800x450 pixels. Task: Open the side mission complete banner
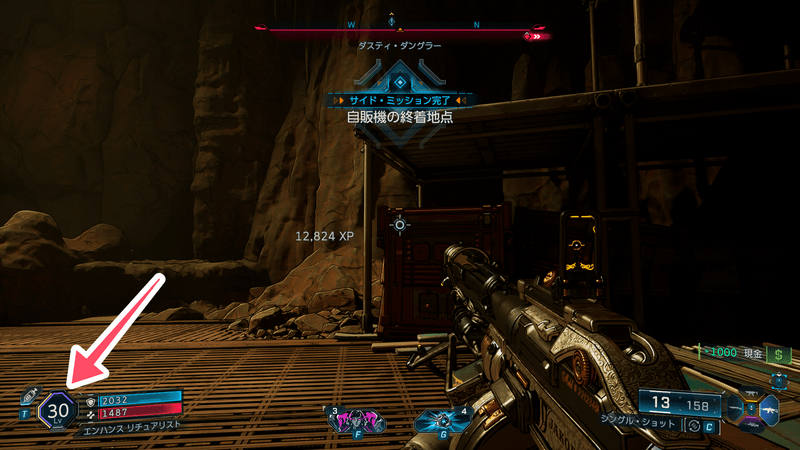(x=400, y=100)
